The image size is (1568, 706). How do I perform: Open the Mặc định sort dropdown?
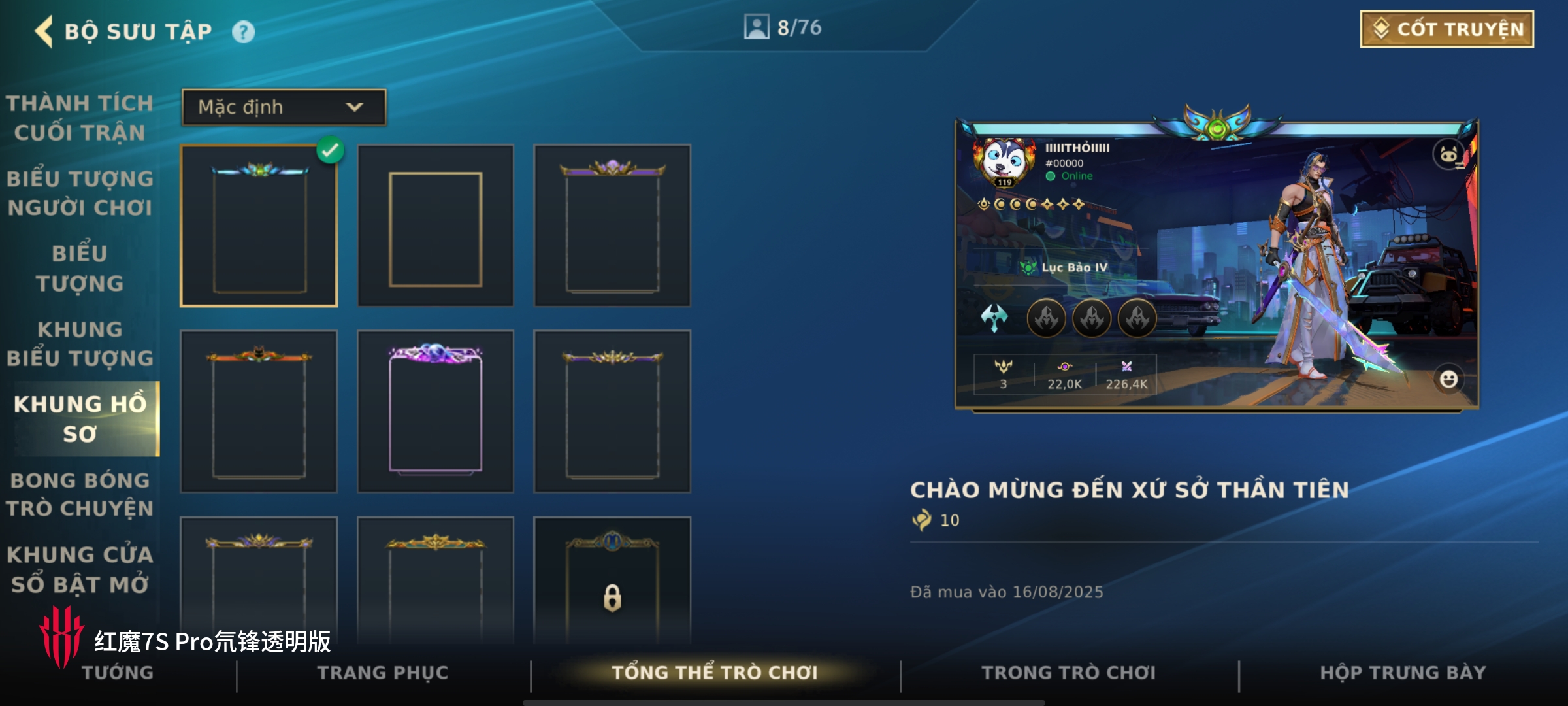[284, 107]
